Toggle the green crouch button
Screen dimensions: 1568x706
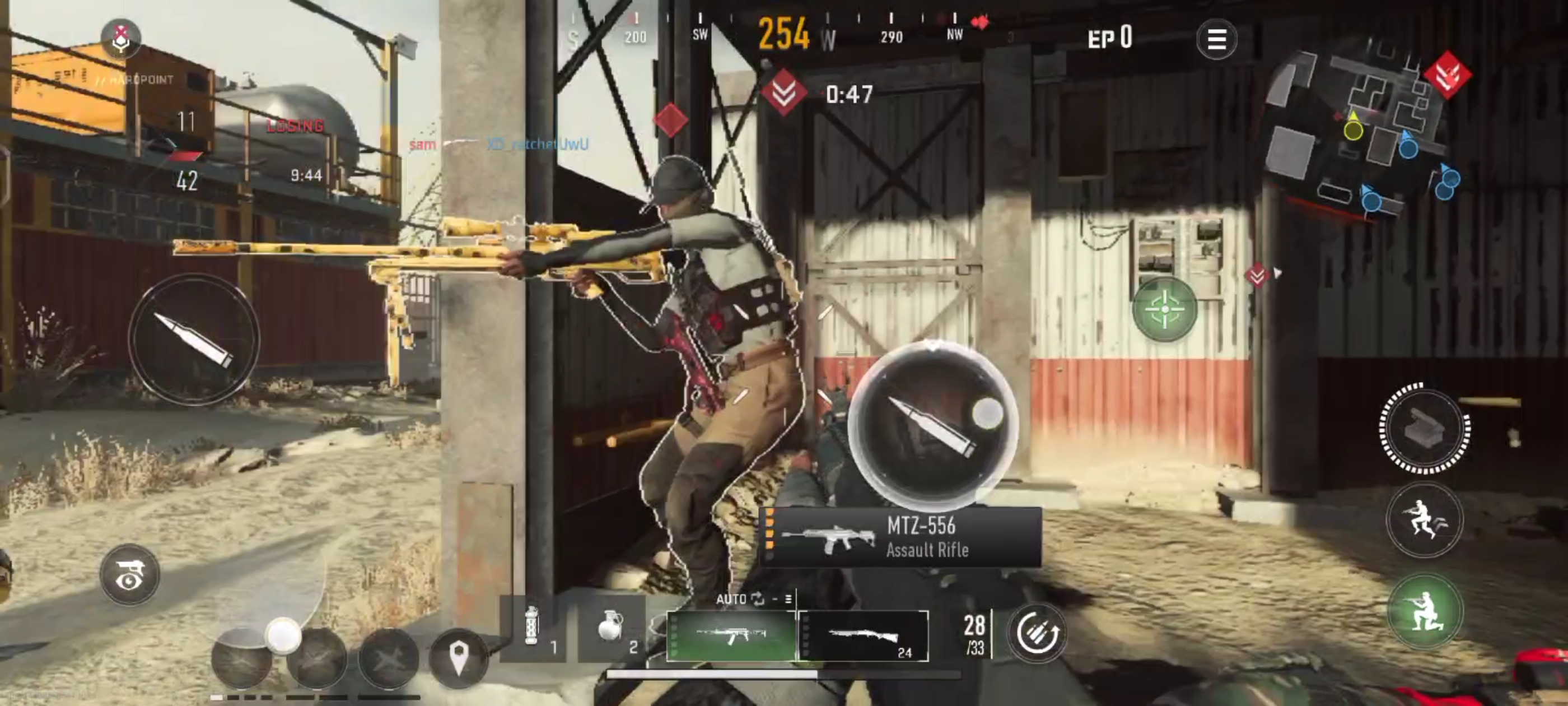(x=1424, y=610)
